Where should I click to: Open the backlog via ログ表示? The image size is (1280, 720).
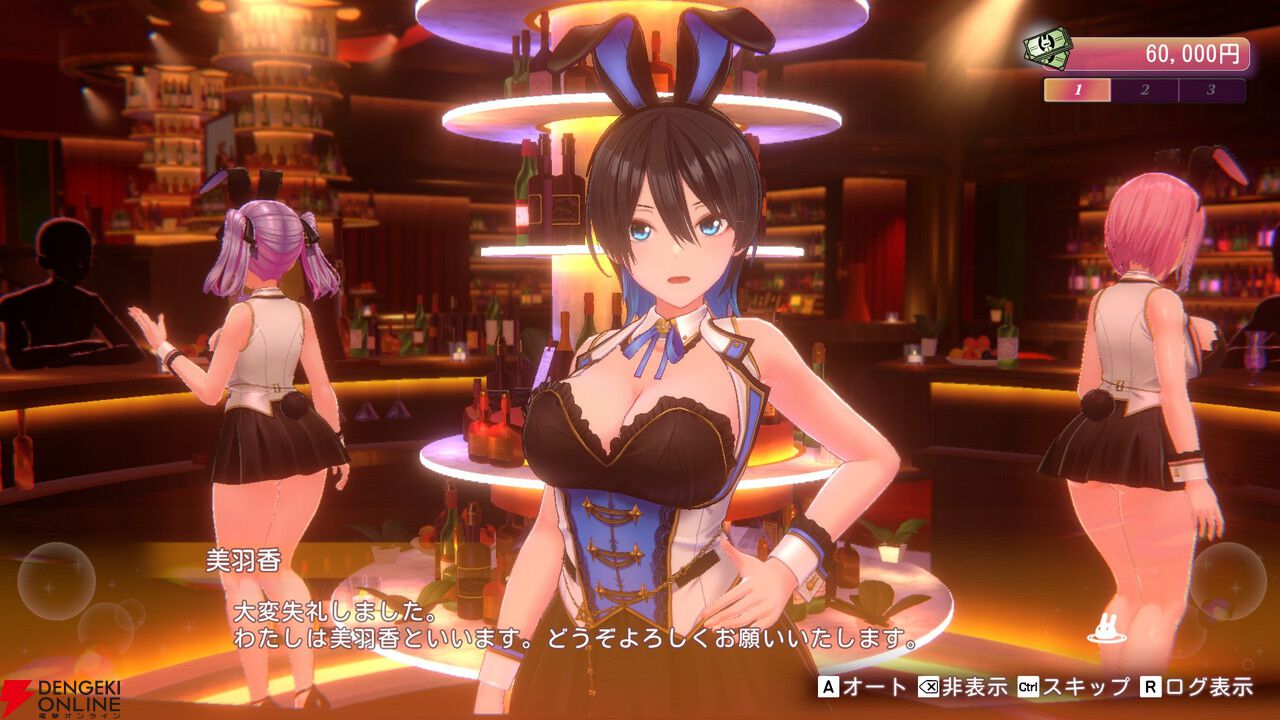click(x=1196, y=687)
